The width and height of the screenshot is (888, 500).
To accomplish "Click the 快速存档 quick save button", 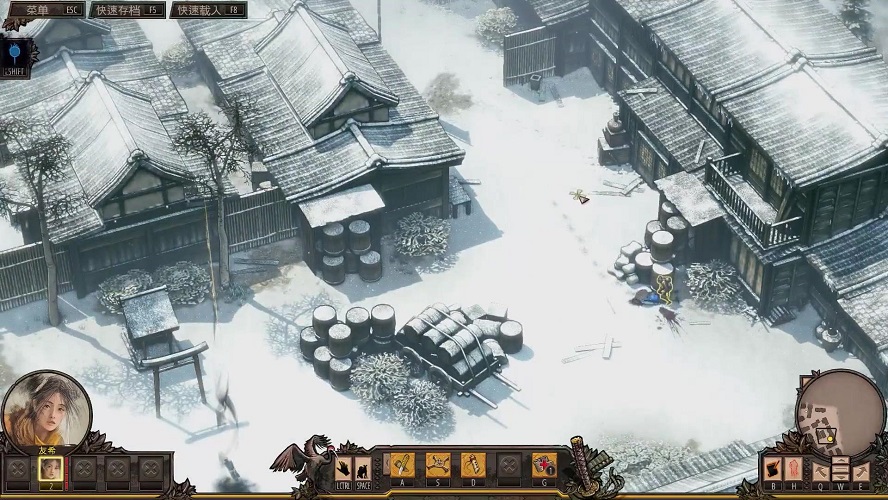I will (x=128, y=10).
